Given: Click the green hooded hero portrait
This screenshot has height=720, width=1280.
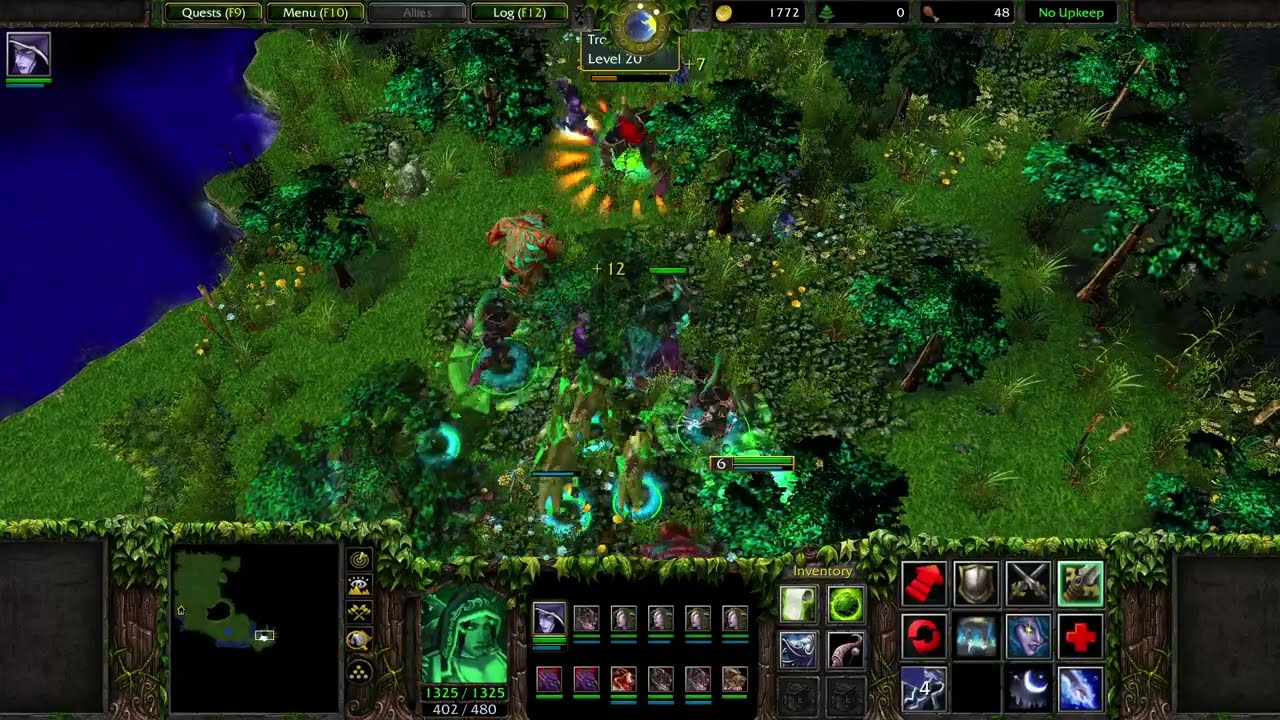Looking at the screenshot, I should click(x=465, y=637).
